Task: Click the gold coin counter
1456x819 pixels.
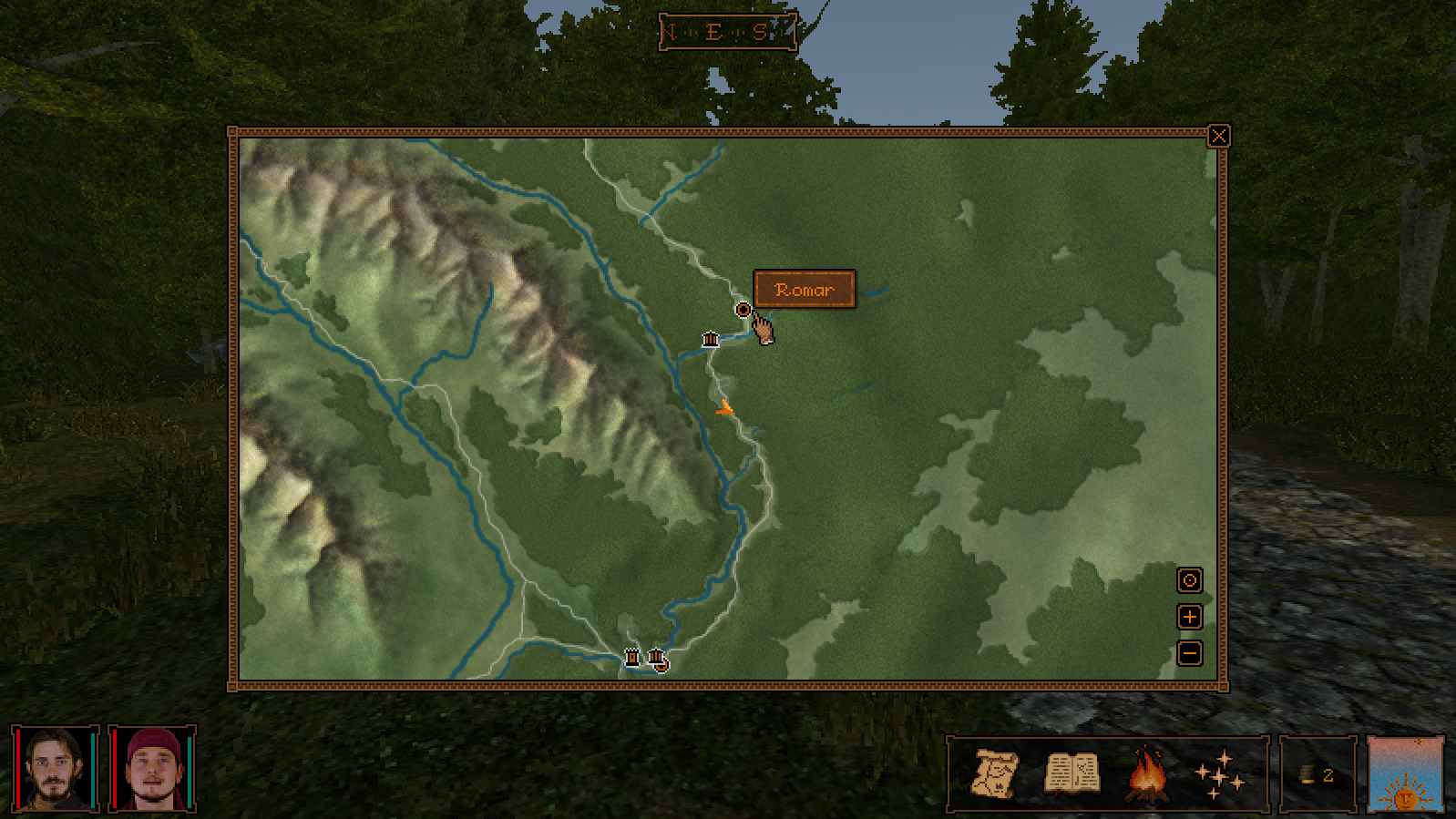Action: (x=1305, y=773)
